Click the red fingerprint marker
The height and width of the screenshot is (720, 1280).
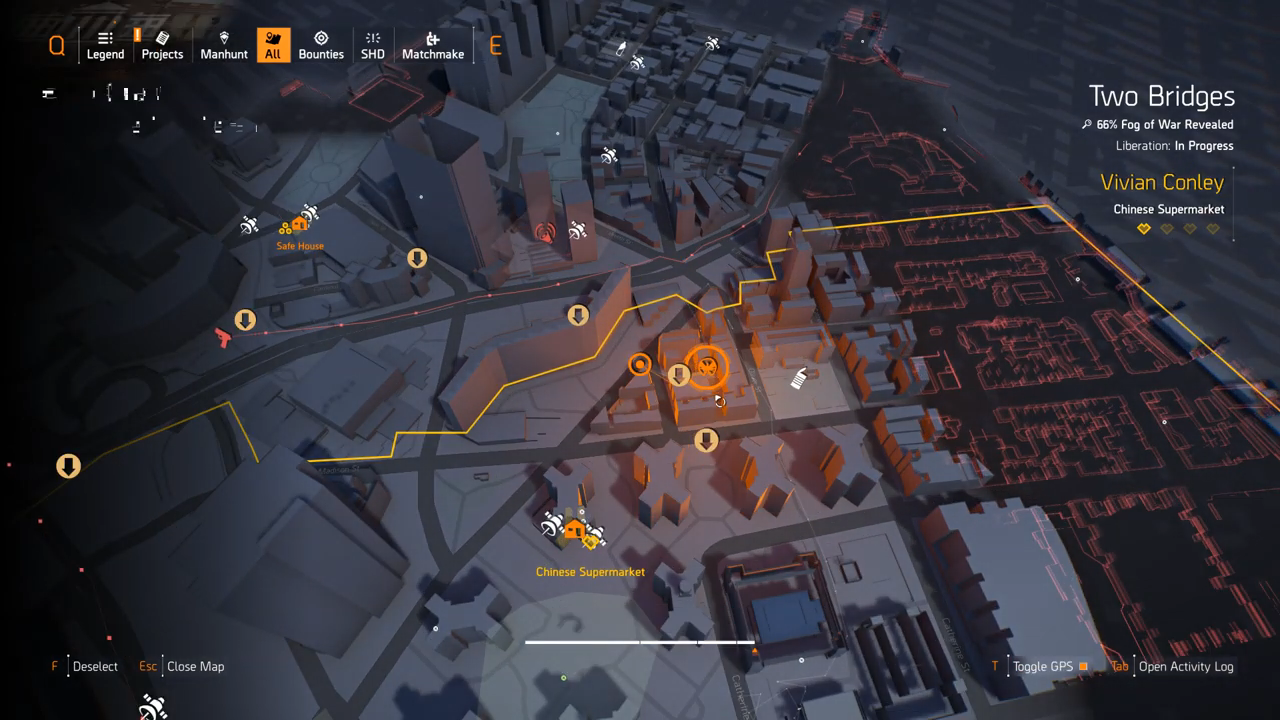(544, 234)
